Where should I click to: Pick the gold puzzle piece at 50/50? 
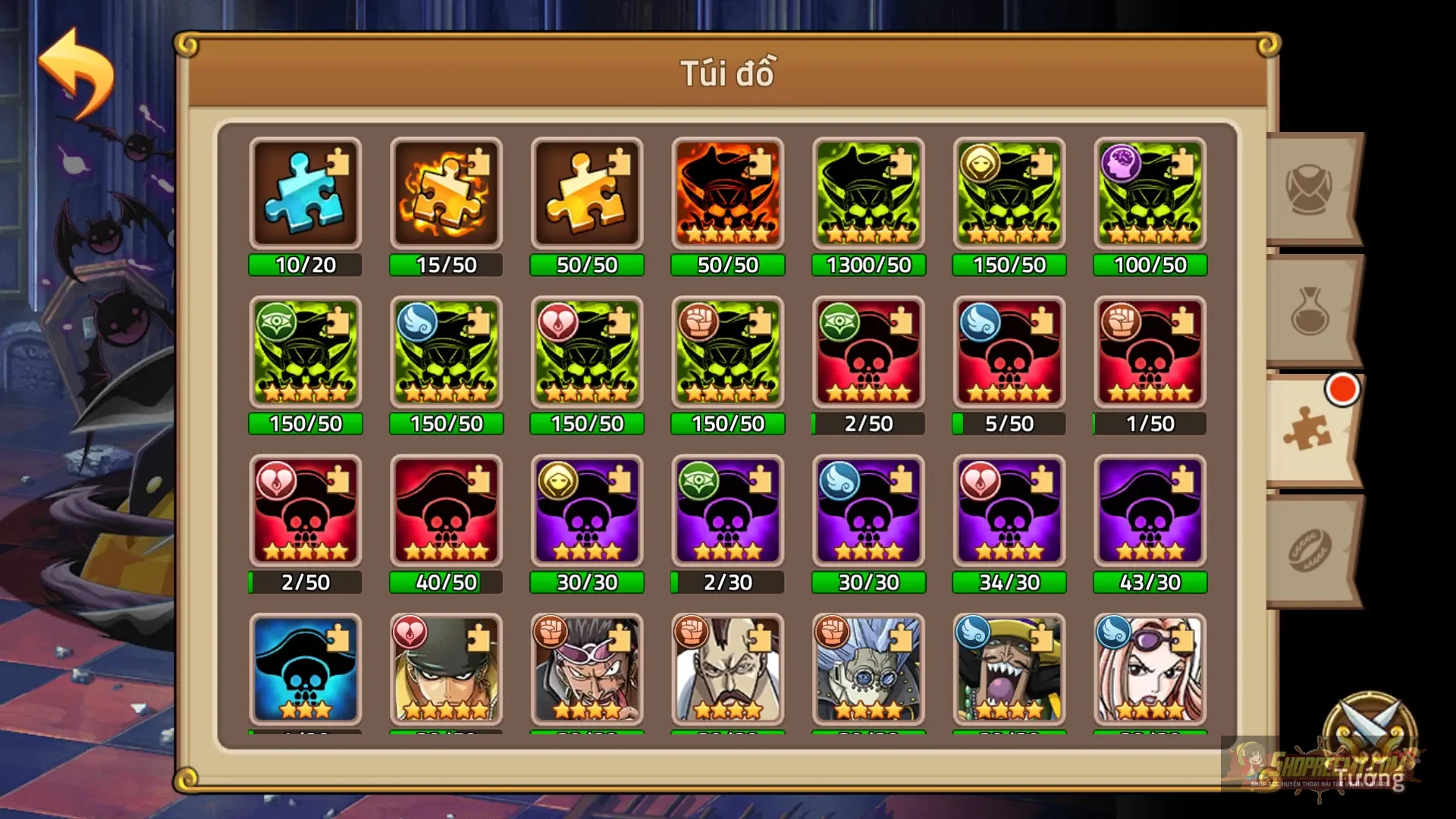coord(587,193)
